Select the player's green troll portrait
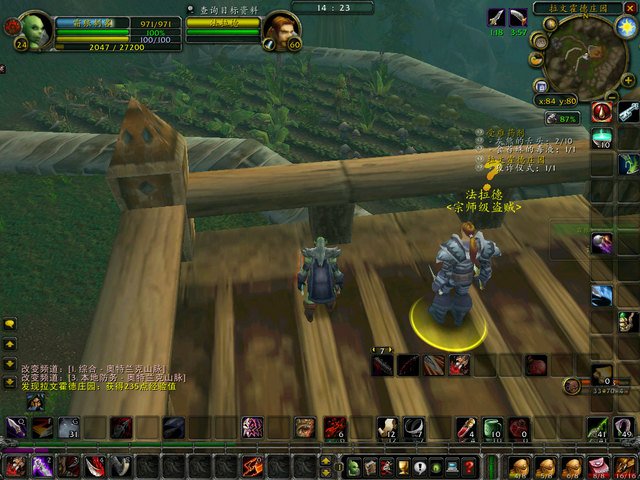640x480 pixels. (37, 29)
